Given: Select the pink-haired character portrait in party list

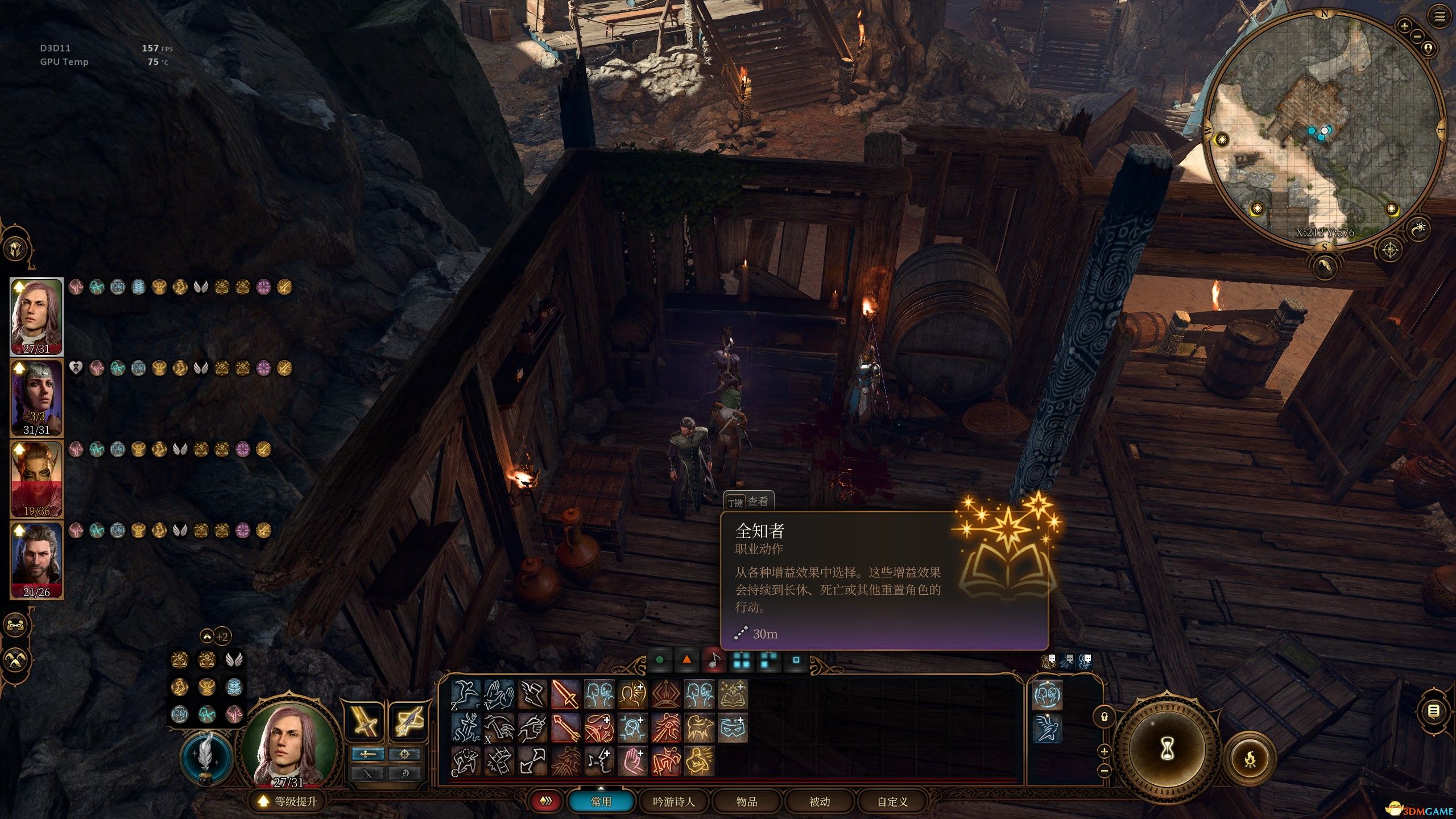Looking at the screenshot, I should pos(36,316).
